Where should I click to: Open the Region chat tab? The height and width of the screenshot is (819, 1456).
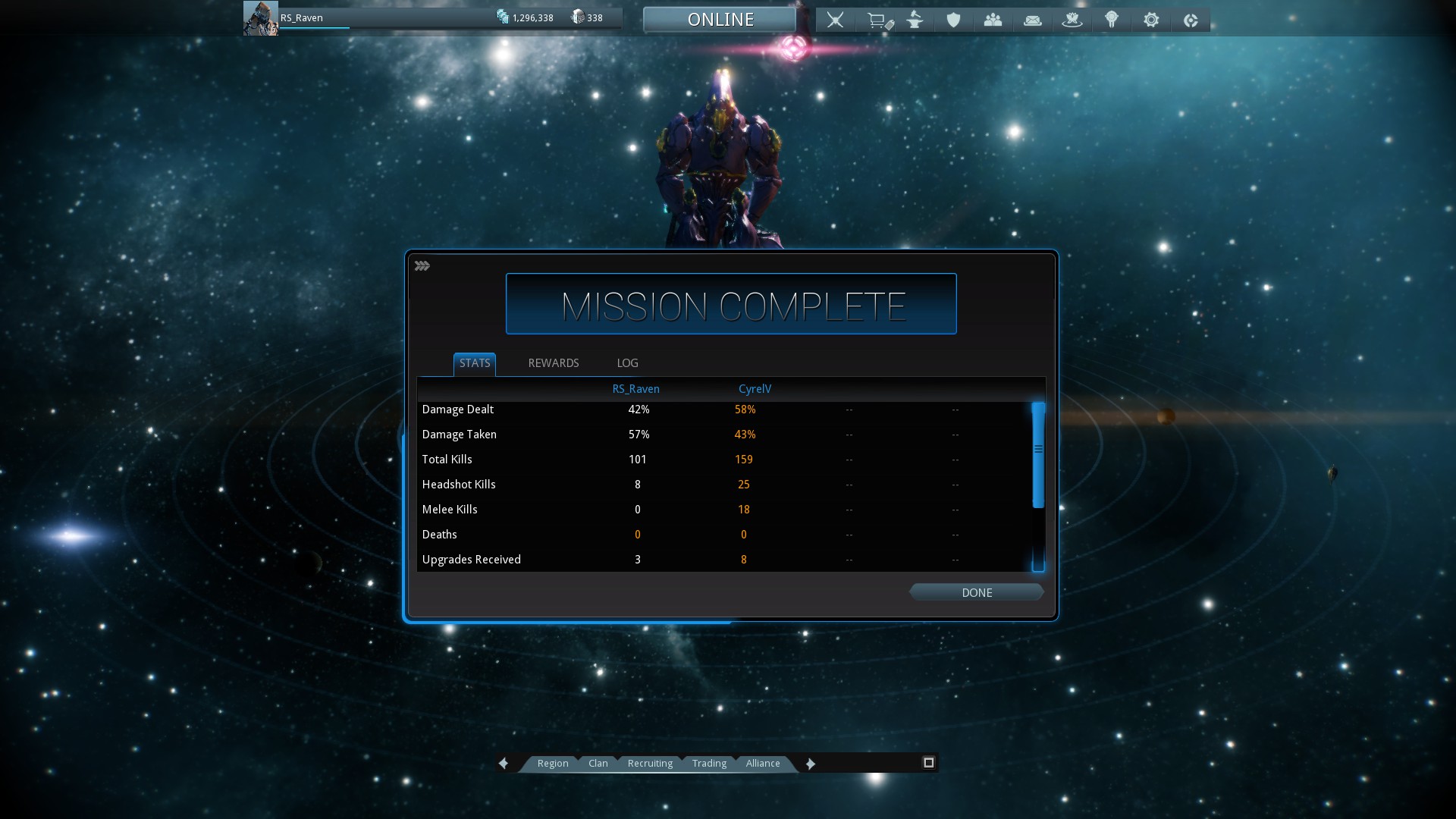coord(552,764)
